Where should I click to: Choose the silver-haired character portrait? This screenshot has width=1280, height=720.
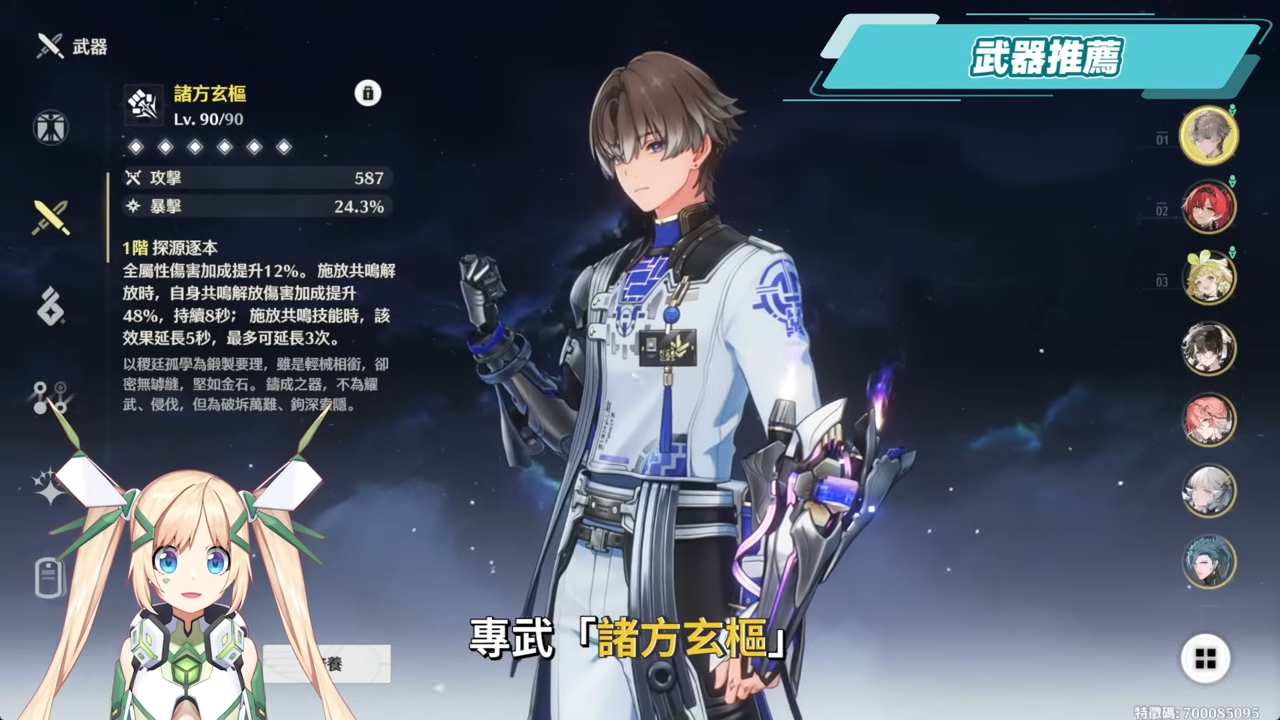tap(1208, 491)
